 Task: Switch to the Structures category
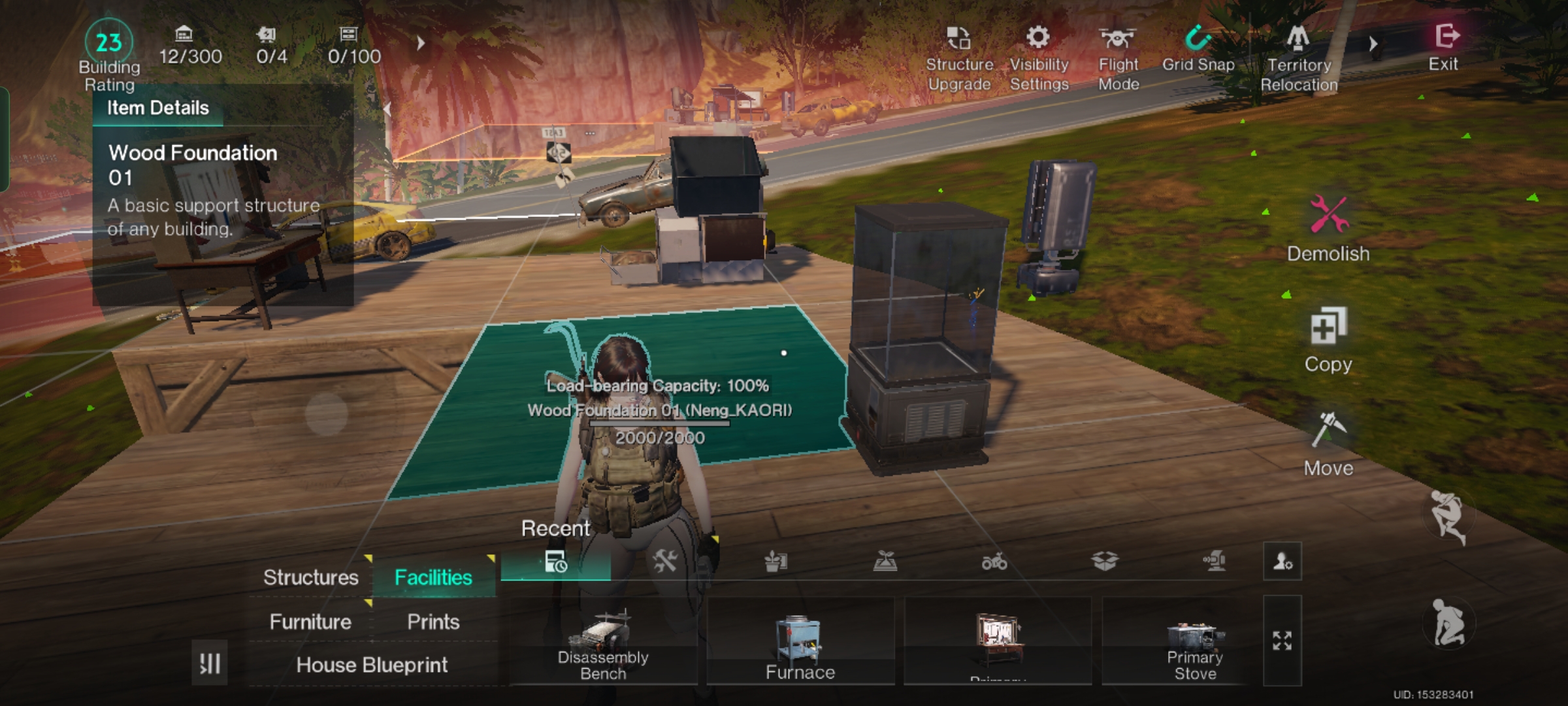[x=310, y=577]
